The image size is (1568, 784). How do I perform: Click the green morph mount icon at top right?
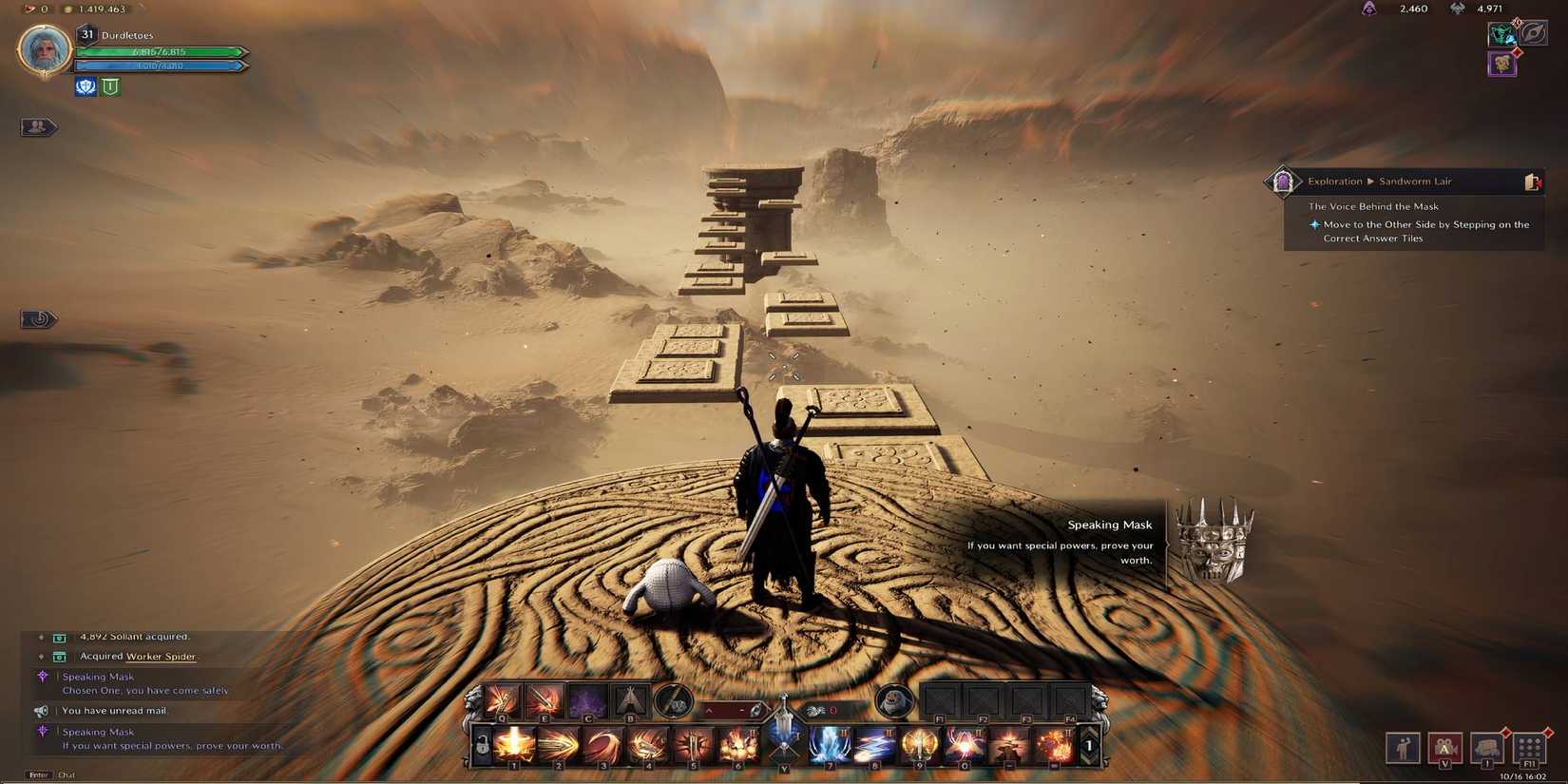pos(1503,34)
